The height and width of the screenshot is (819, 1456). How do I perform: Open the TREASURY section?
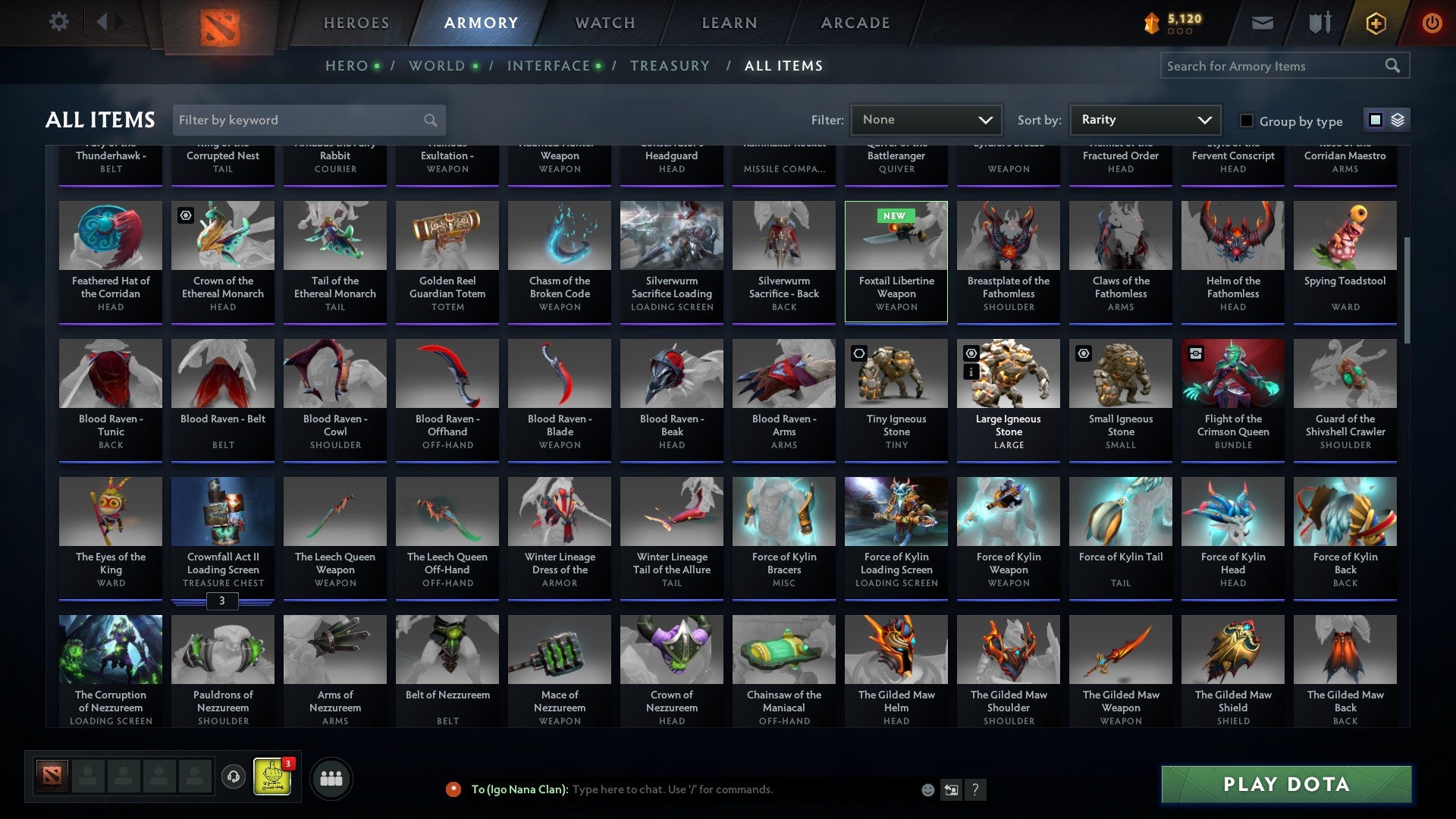point(670,66)
